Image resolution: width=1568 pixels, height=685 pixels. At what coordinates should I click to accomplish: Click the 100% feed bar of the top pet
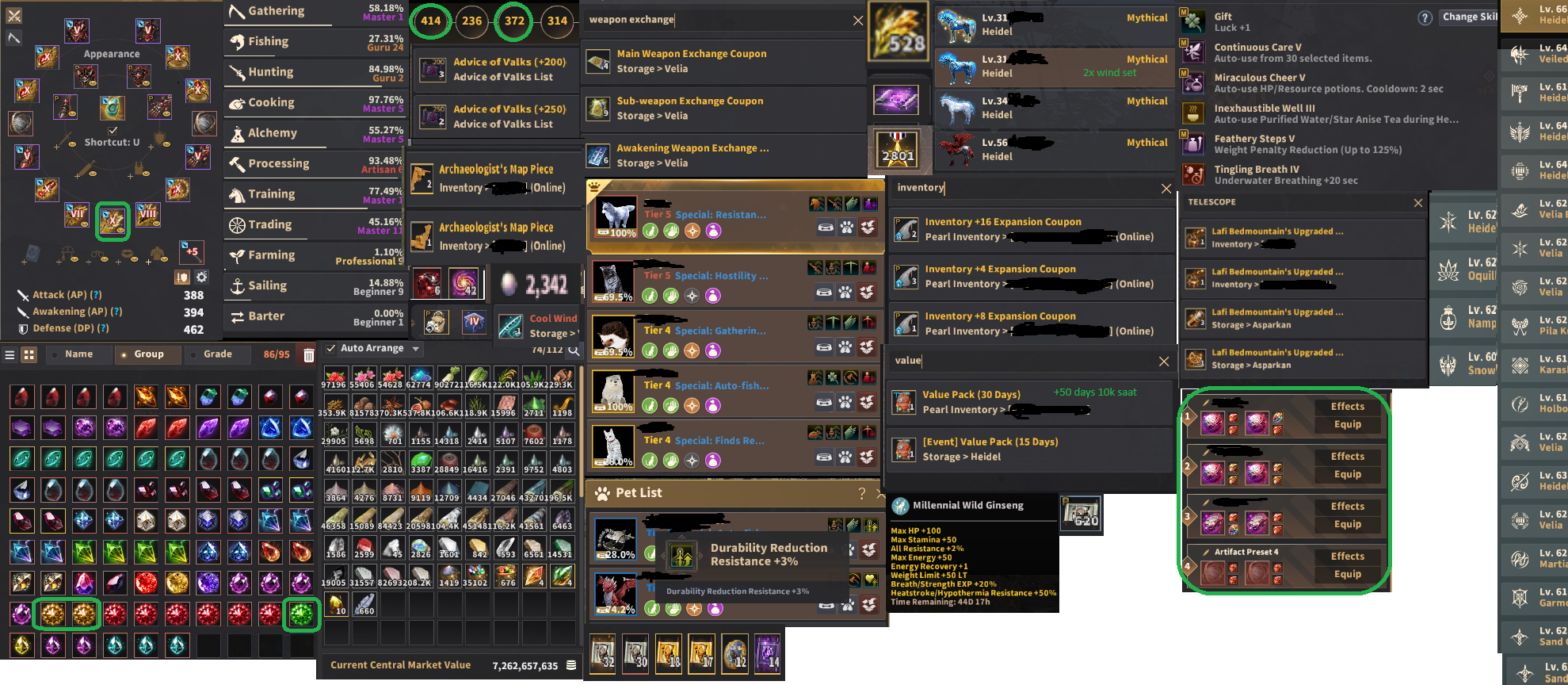pos(616,234)
